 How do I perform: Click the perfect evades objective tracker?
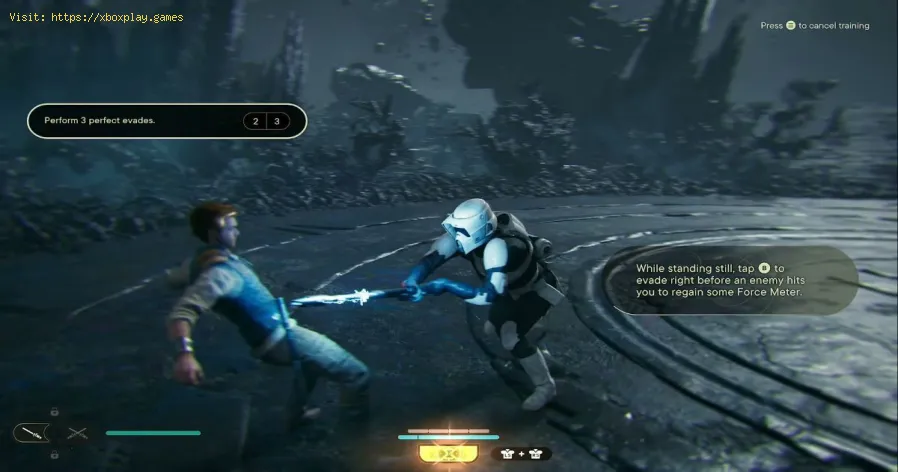pyautogui.click(x=166, y=122)
